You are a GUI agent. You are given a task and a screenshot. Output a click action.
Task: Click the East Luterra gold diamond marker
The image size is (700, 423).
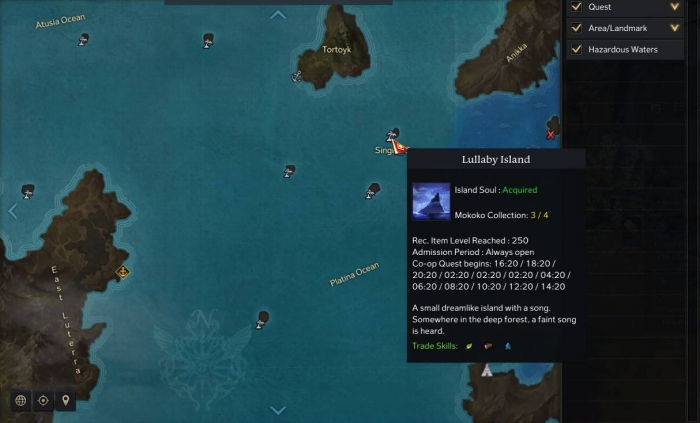click(x=123, y=271)
